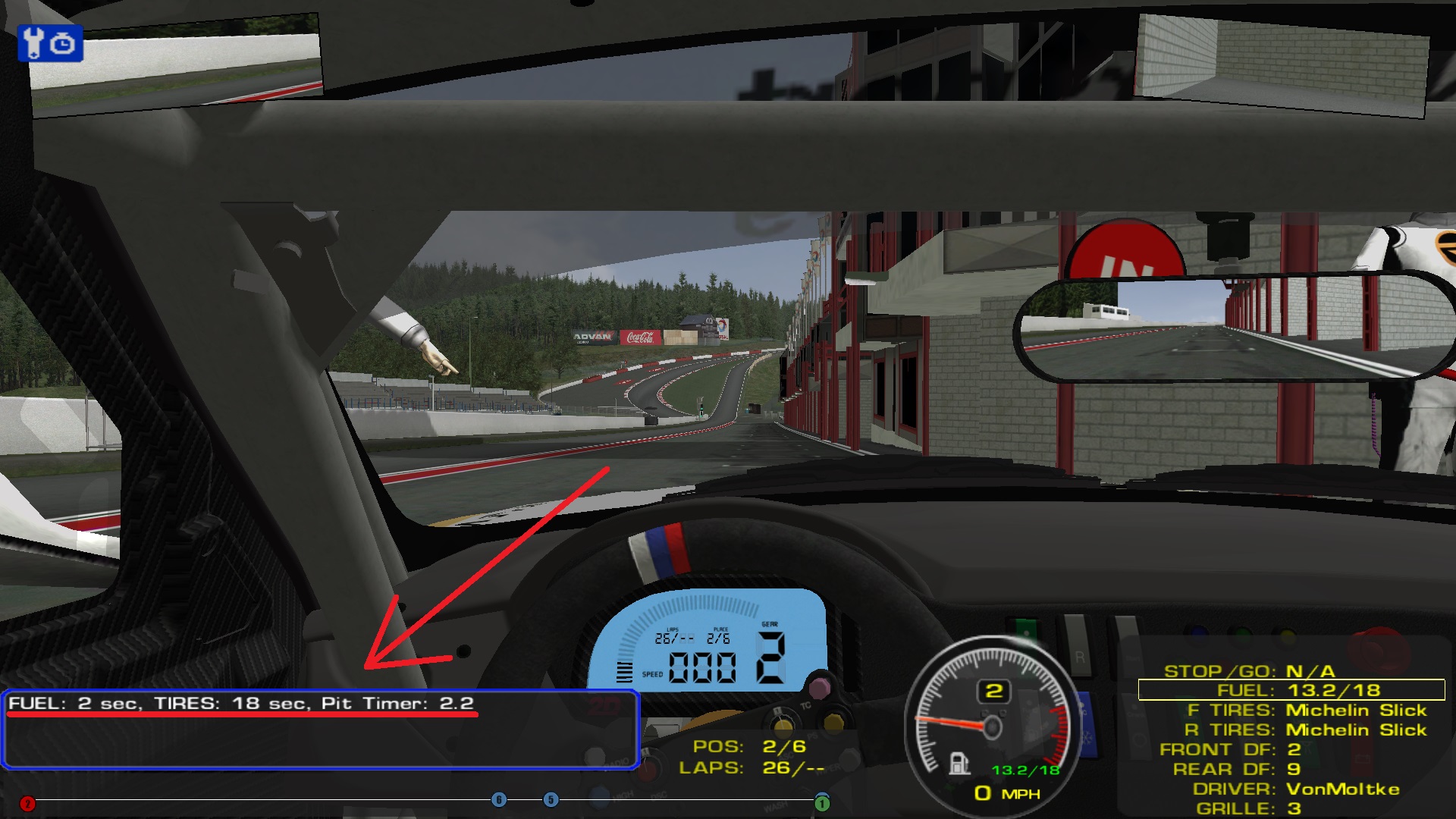Screen dimensions: 1456x819
Task: Select the REAR DF setting row
Action: (1236, 770)
